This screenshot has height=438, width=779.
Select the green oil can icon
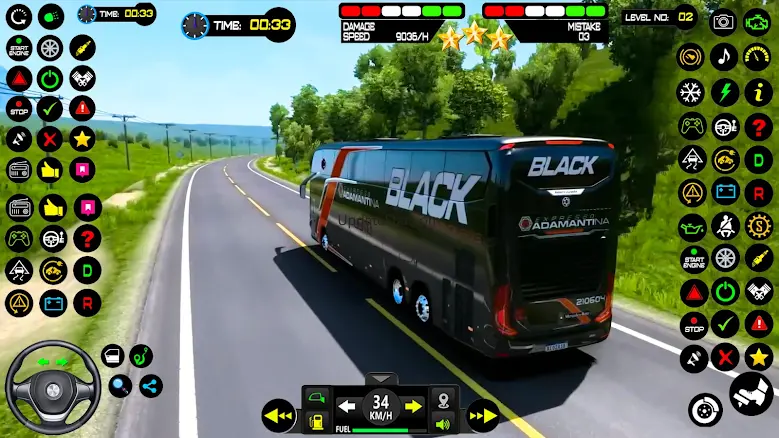point(692,227)
